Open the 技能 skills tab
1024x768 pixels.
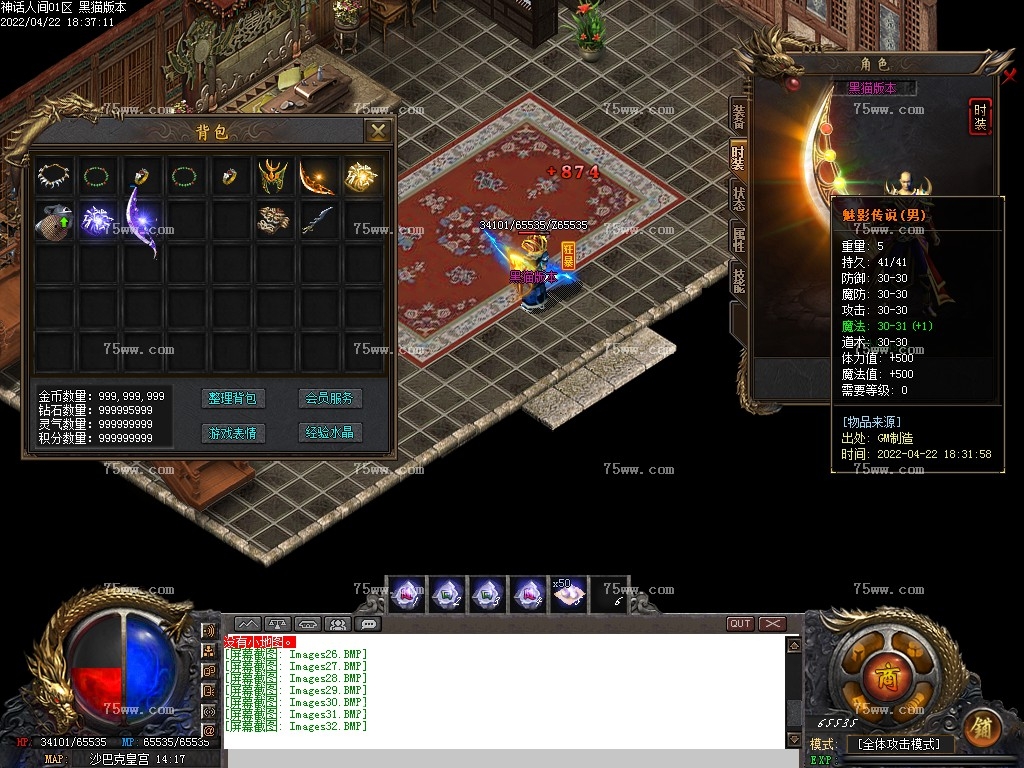[738, 280]
